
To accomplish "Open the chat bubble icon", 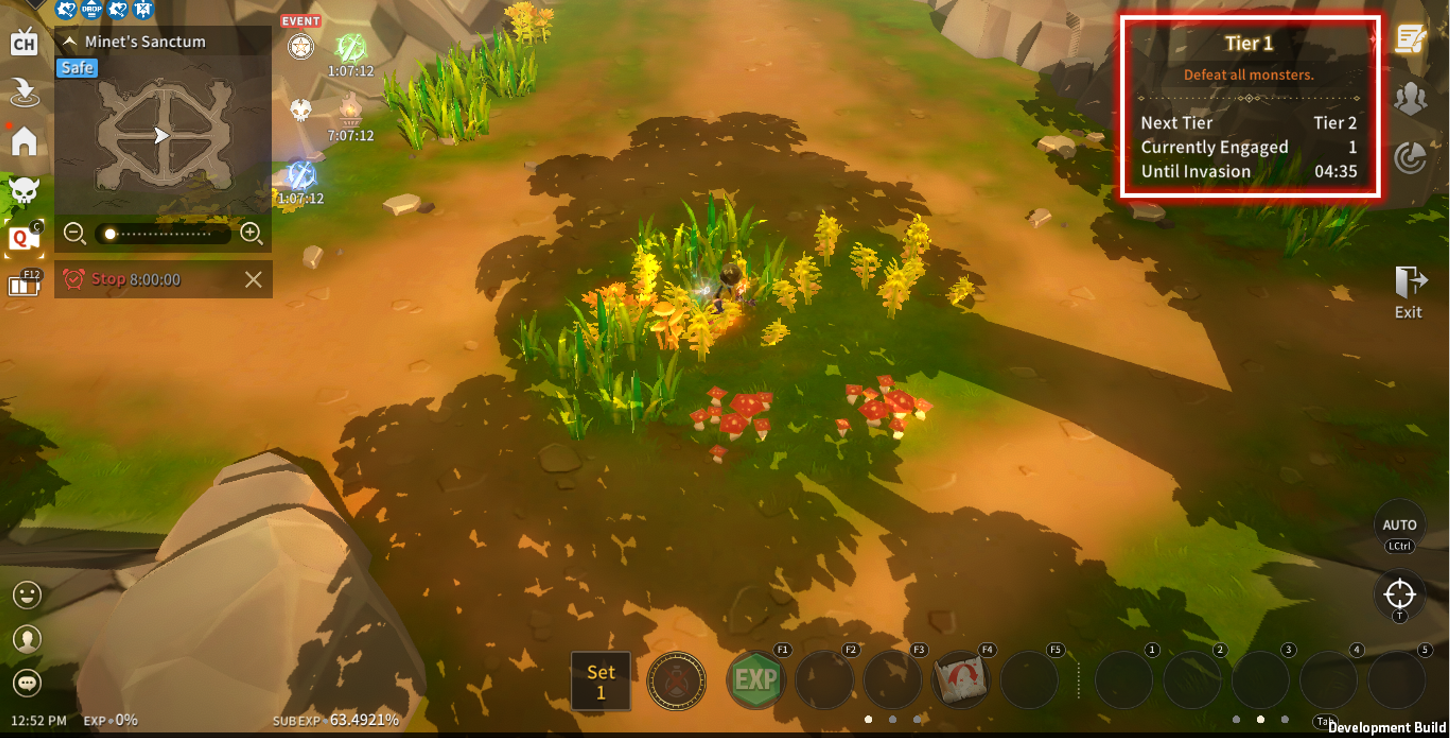I will click(27, 682).
